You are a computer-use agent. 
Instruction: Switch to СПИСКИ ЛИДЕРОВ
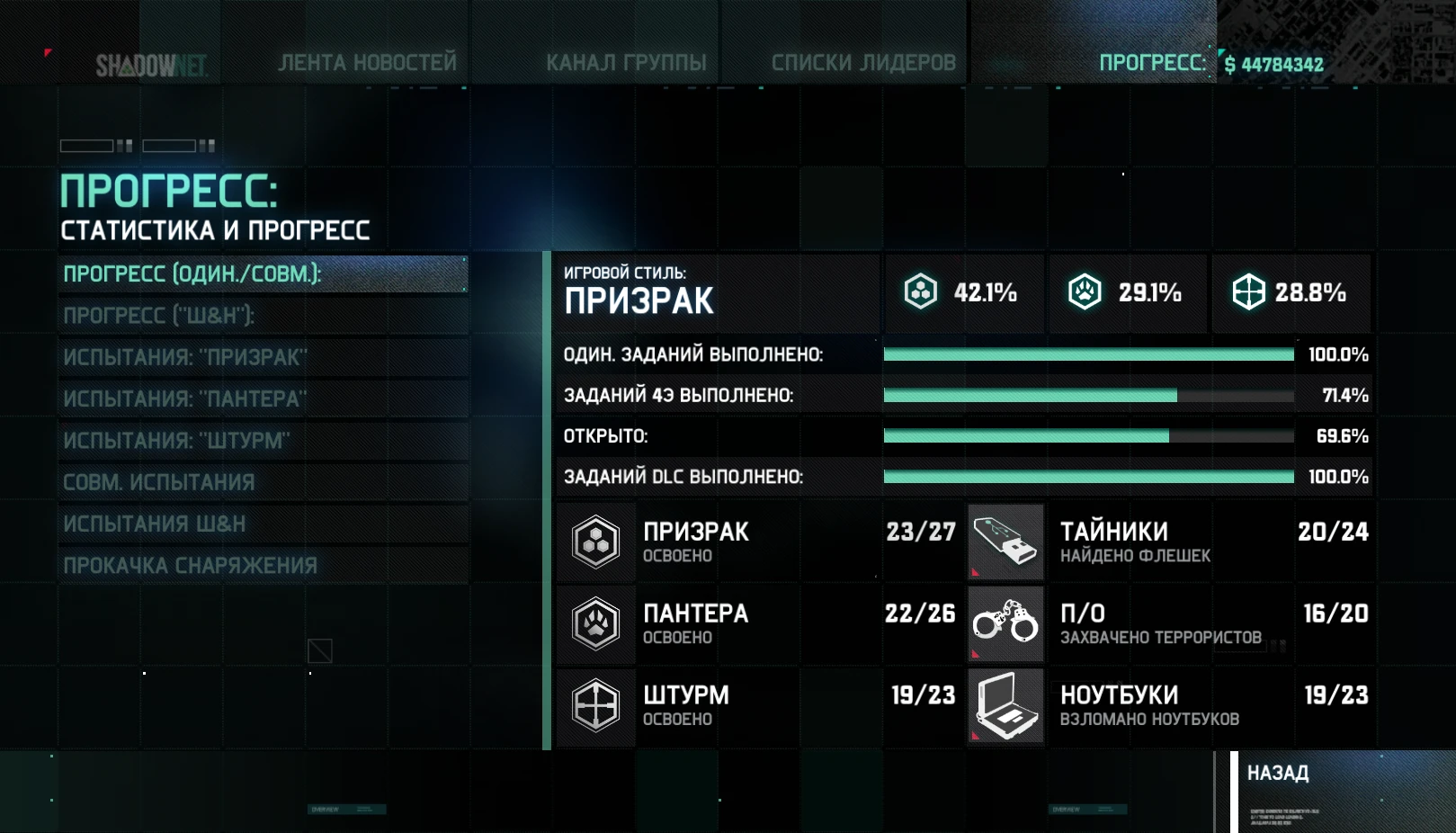864,62
